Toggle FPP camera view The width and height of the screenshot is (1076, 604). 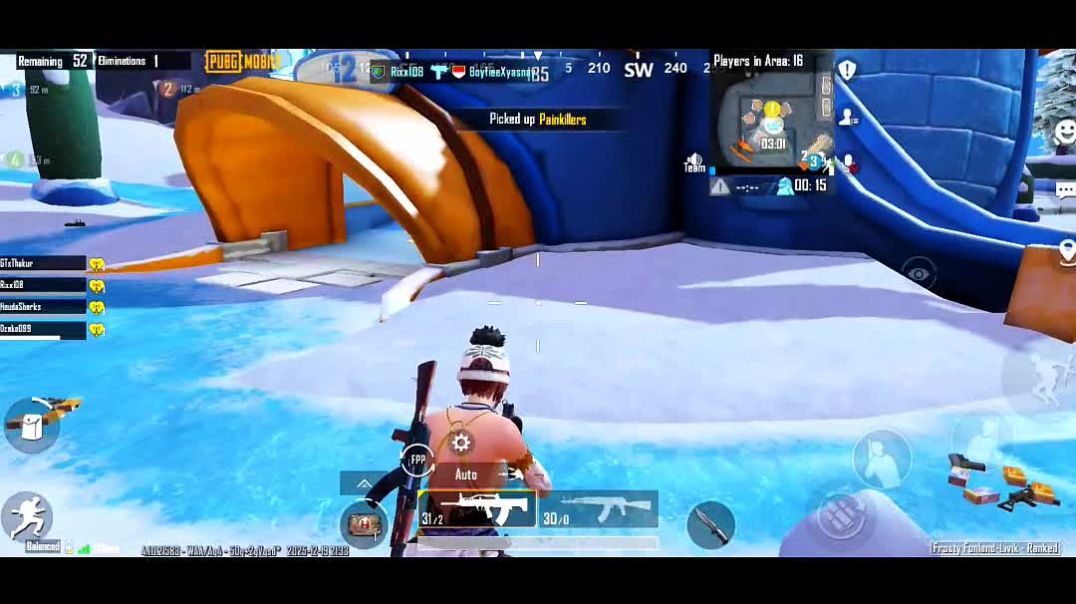(417, 460)
